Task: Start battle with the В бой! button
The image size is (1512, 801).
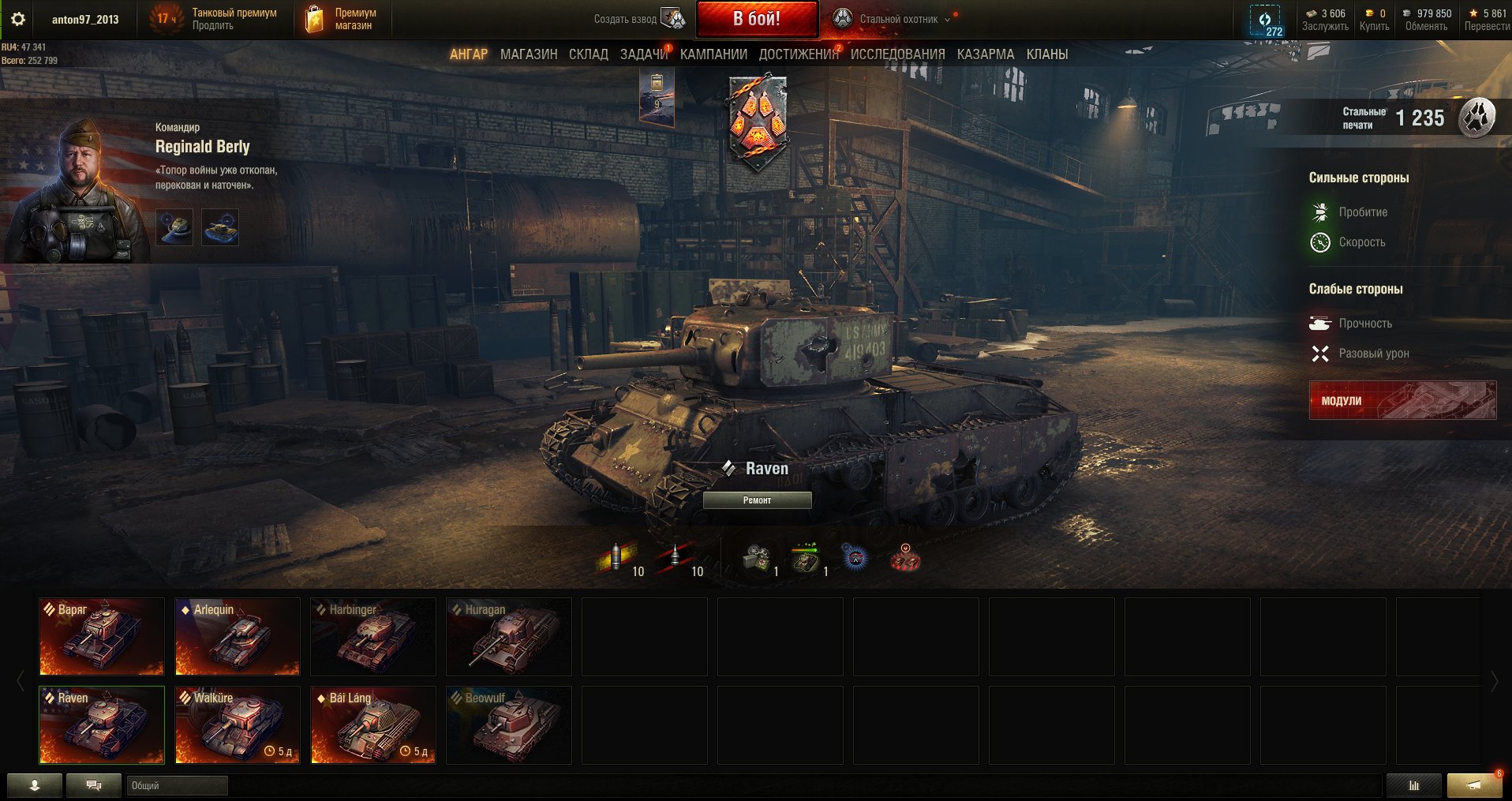Action: tap(756, 19)
